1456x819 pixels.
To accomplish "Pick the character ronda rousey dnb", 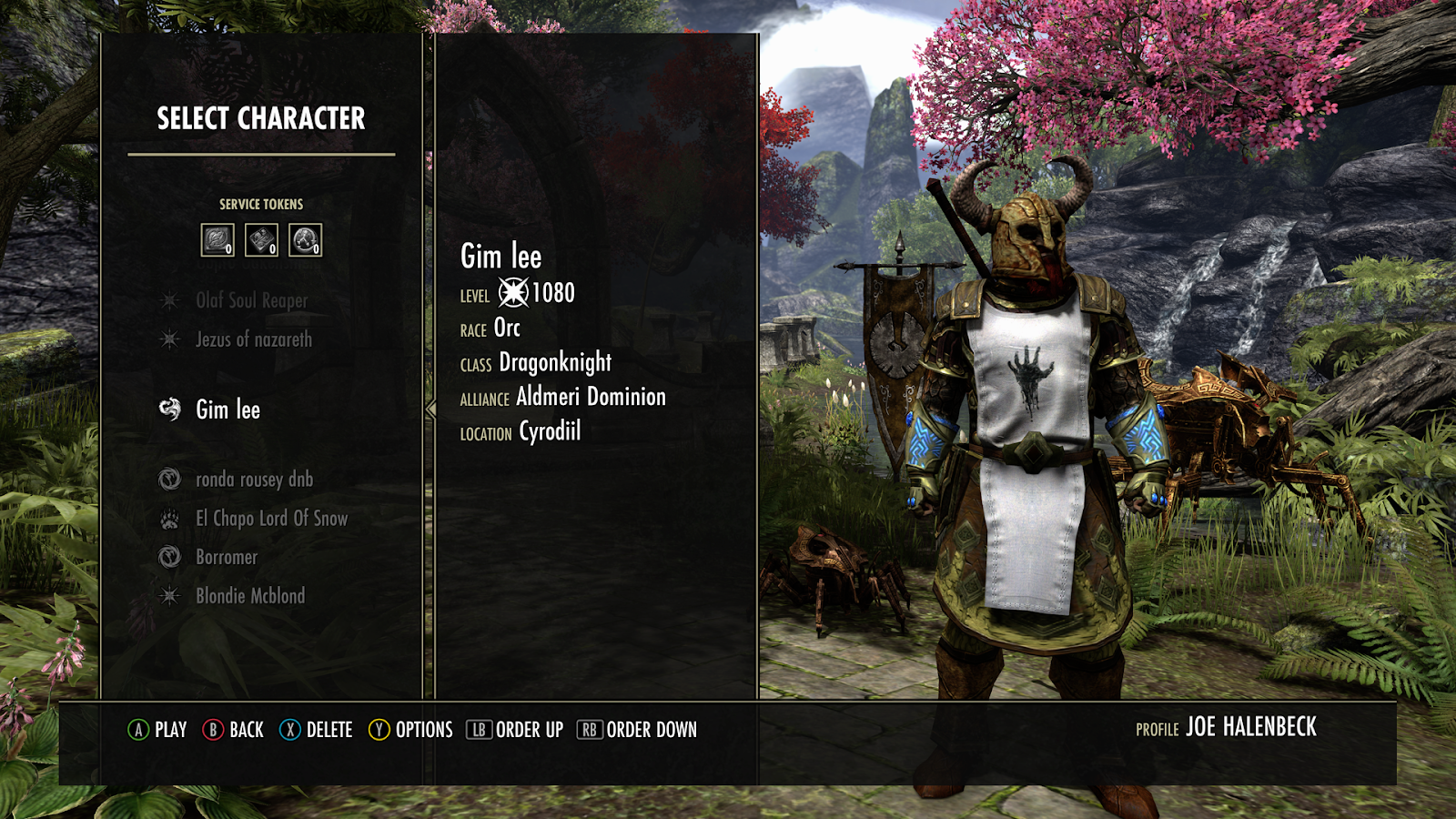I will click(254, 479).
